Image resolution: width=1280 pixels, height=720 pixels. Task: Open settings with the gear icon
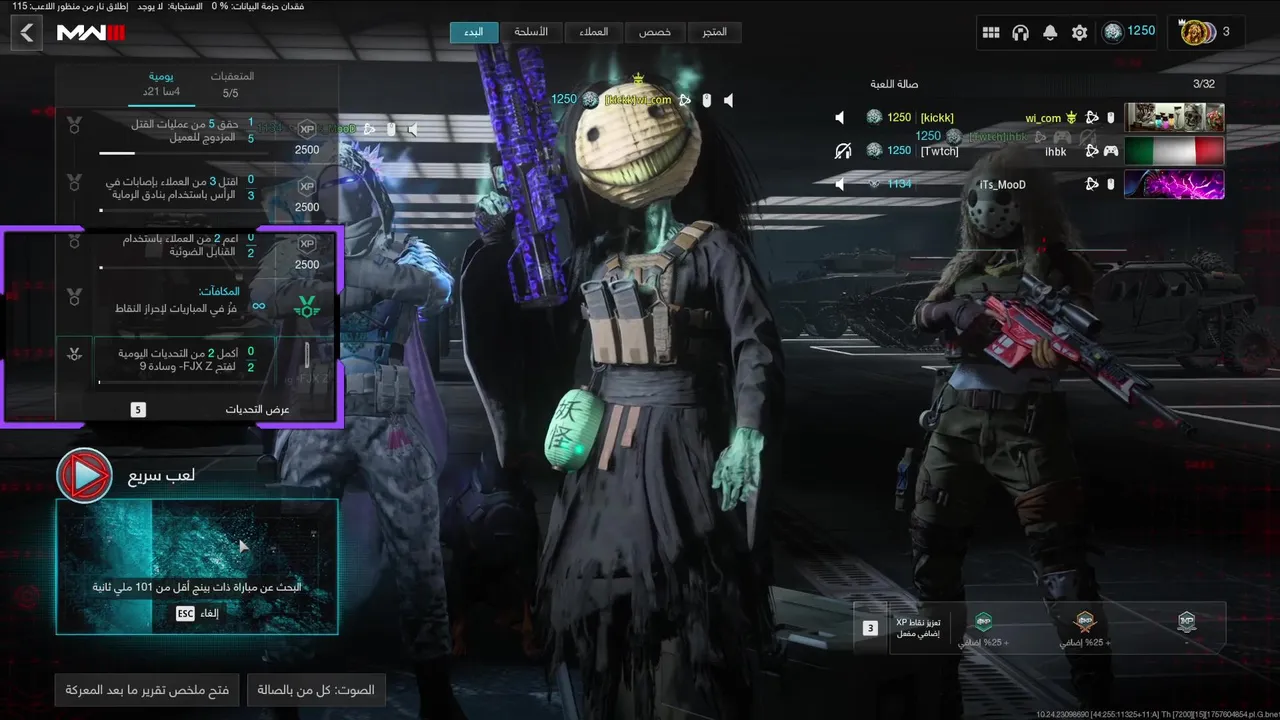click(x=1079, y=33)
